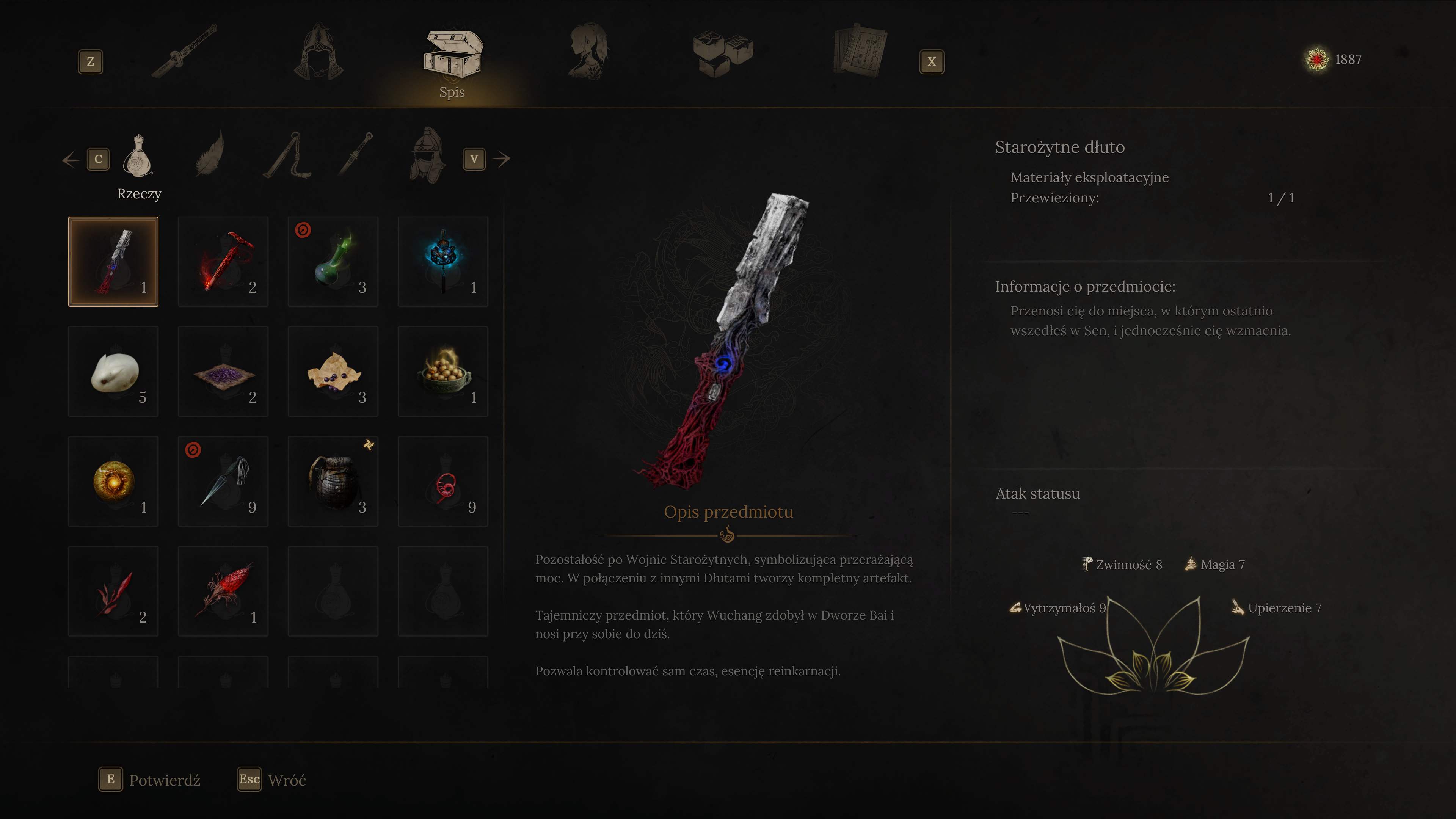Open the character portrait tab
This screenshot has width=1456, height=819.
588,51
